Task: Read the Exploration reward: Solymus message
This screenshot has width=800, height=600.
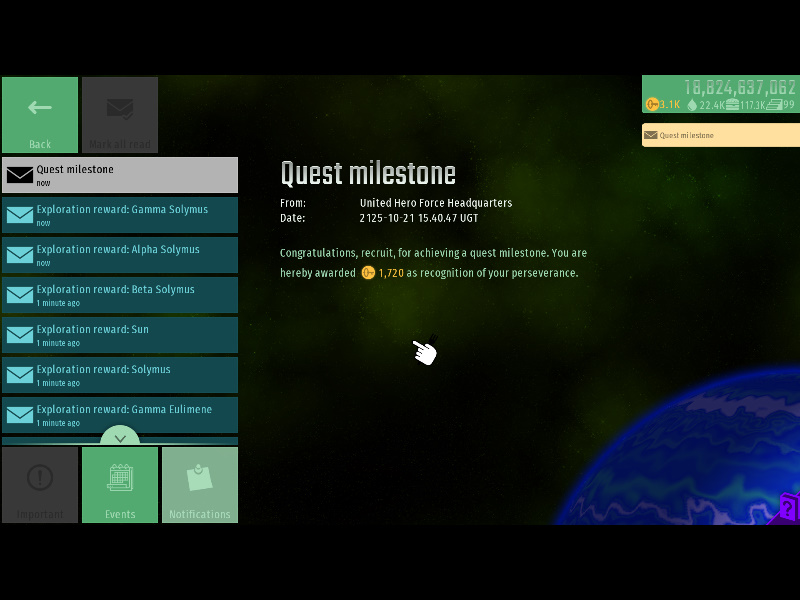Action: pyautogui.click(x=120, y=375)
